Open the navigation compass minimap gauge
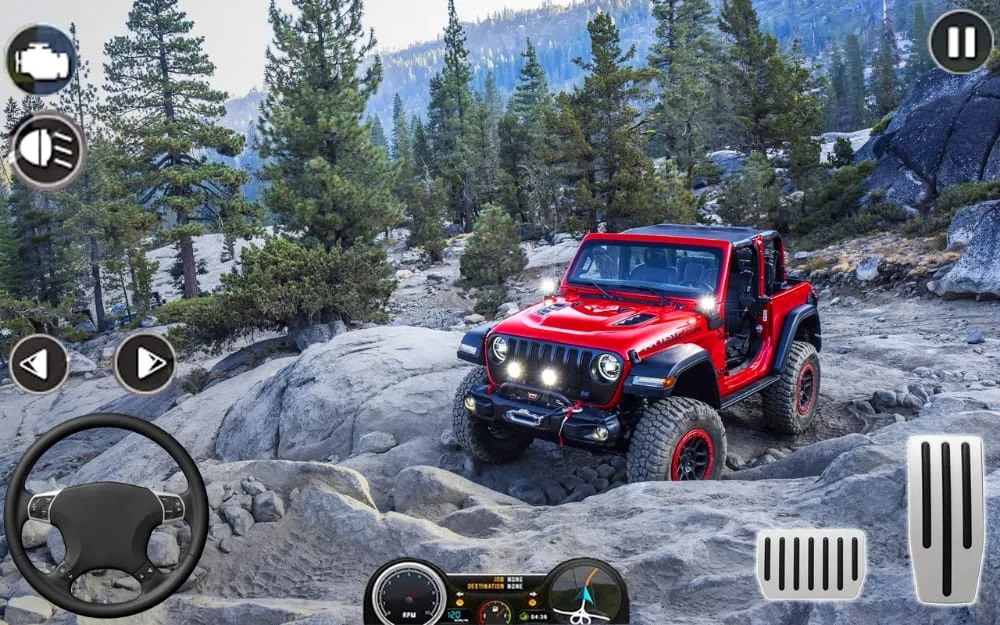The height and width of the screenshot is (625, 1000). point(584,592)
